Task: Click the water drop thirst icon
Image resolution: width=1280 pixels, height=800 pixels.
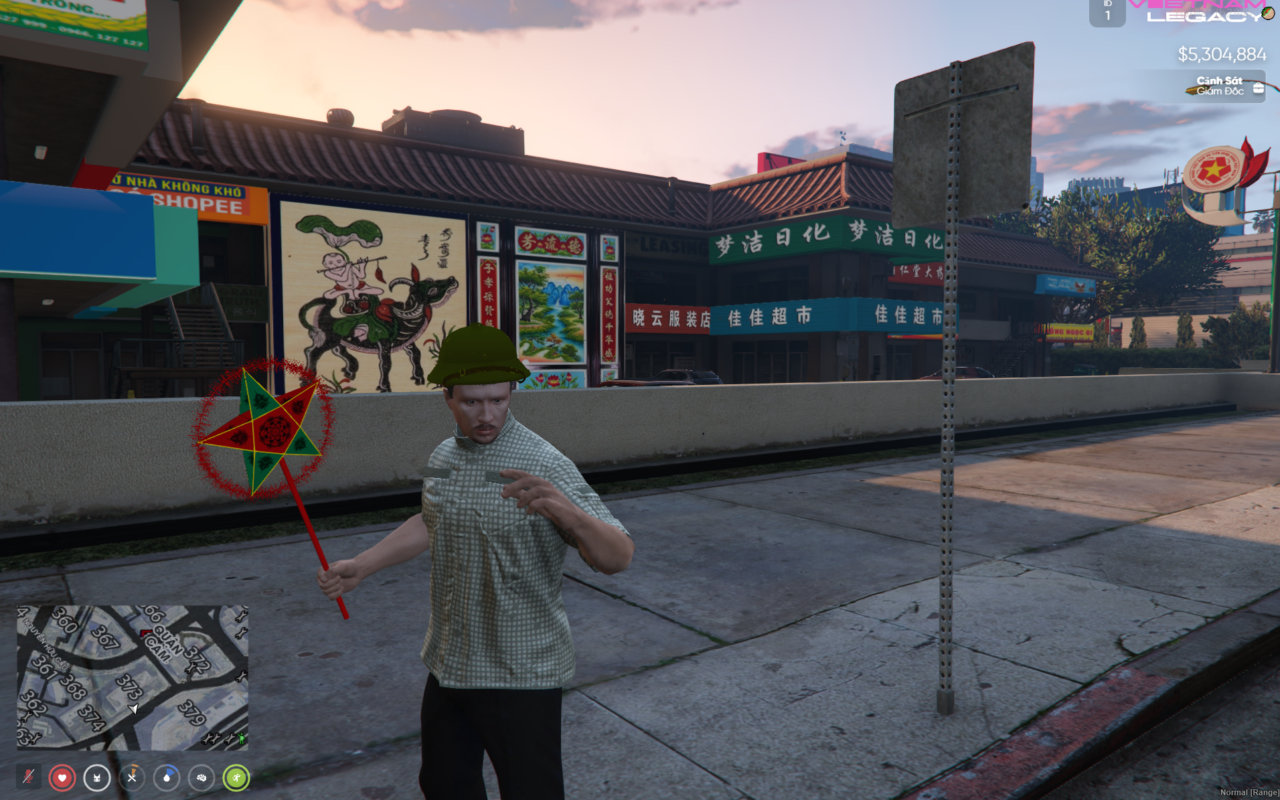Action: coord(167,777)
